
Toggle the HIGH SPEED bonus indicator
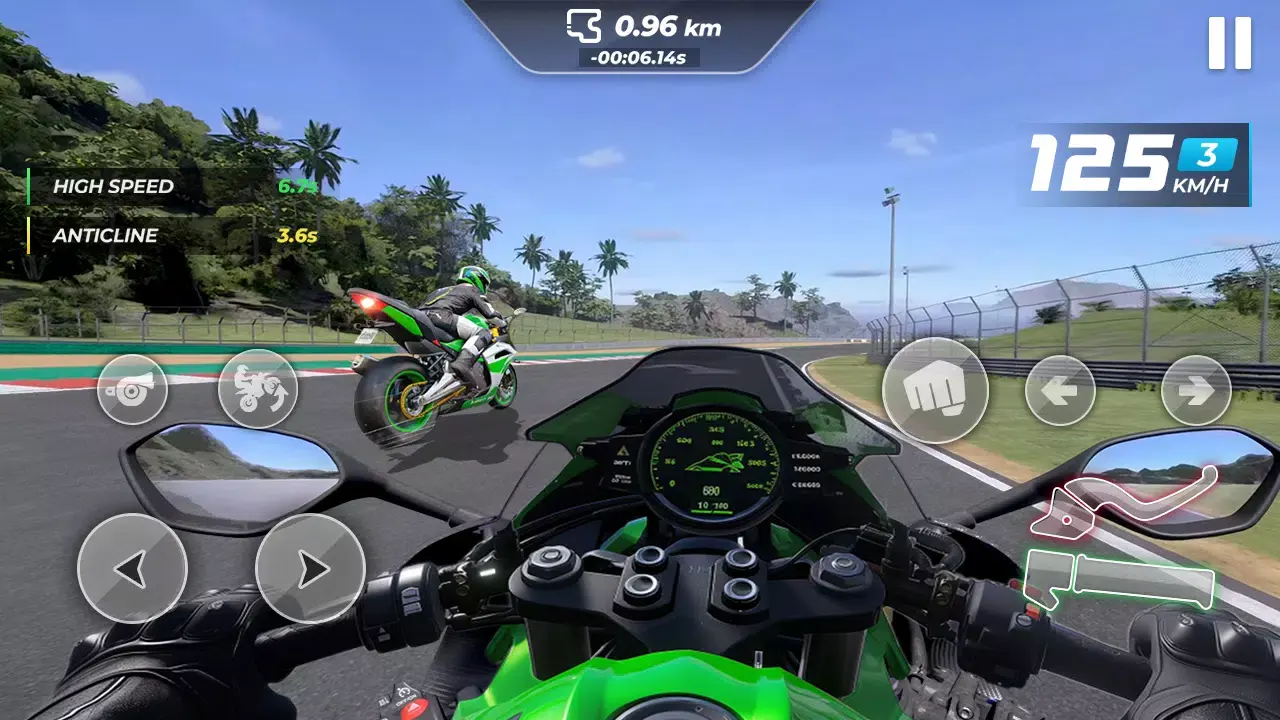pos(115,186)
